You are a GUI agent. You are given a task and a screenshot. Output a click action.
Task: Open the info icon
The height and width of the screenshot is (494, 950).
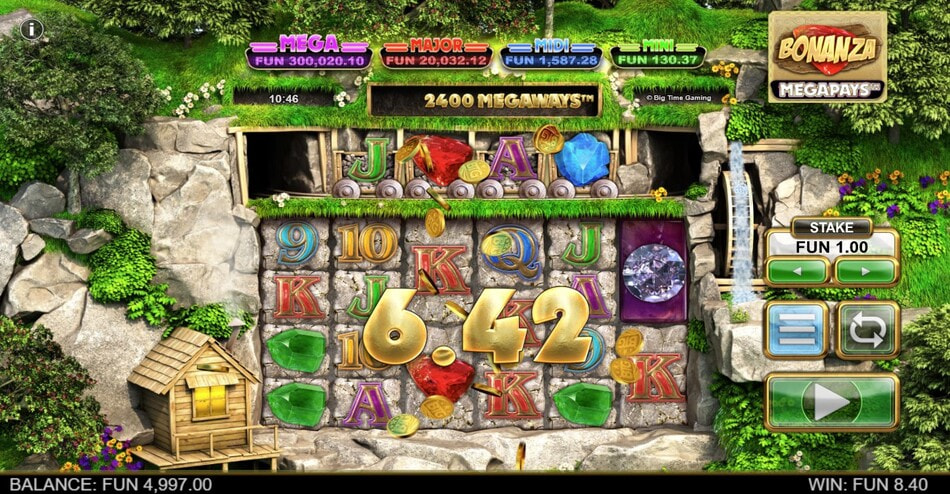[x=31, y=29]
